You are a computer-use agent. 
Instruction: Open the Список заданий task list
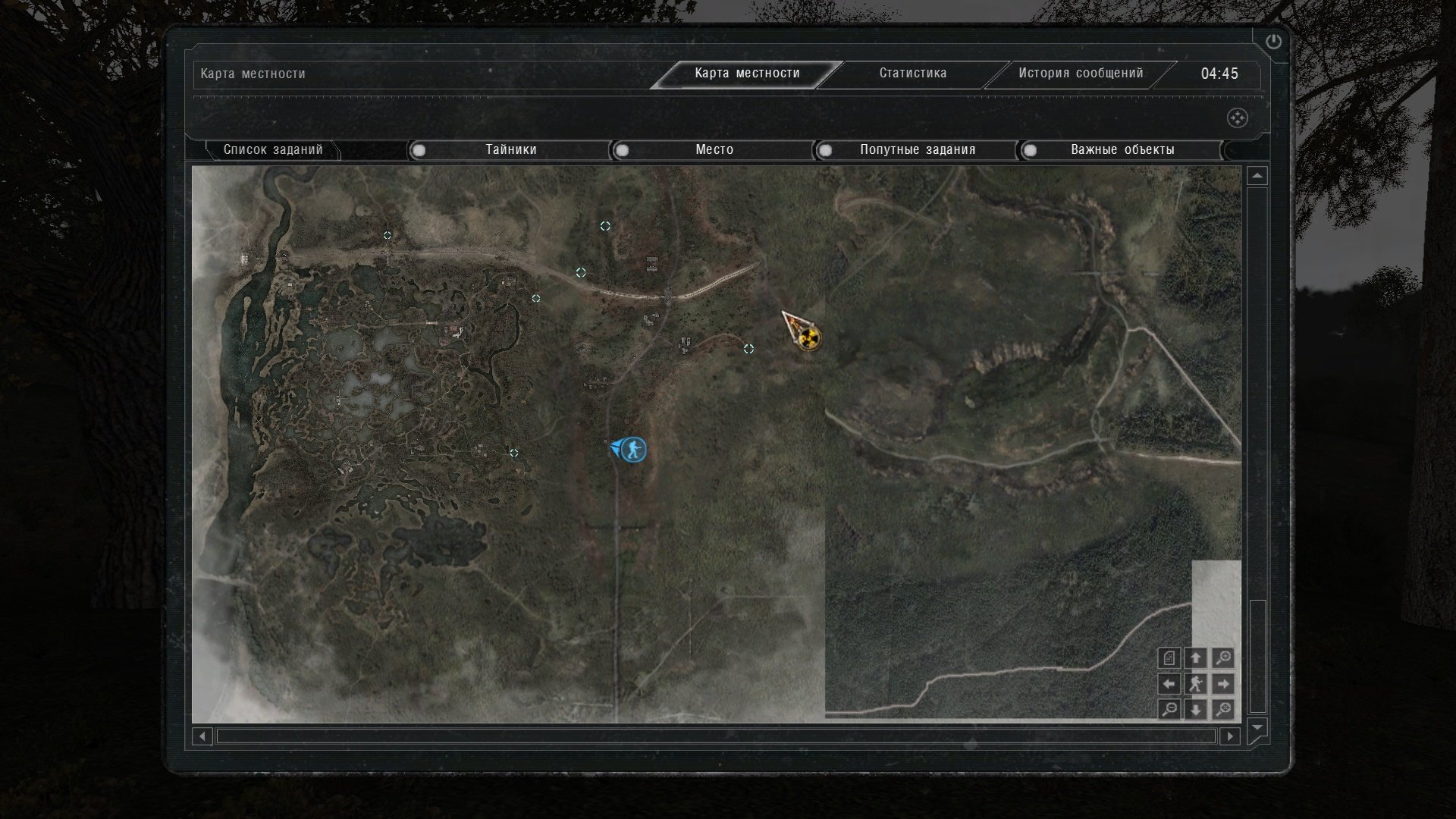click(x=273, y=150)
